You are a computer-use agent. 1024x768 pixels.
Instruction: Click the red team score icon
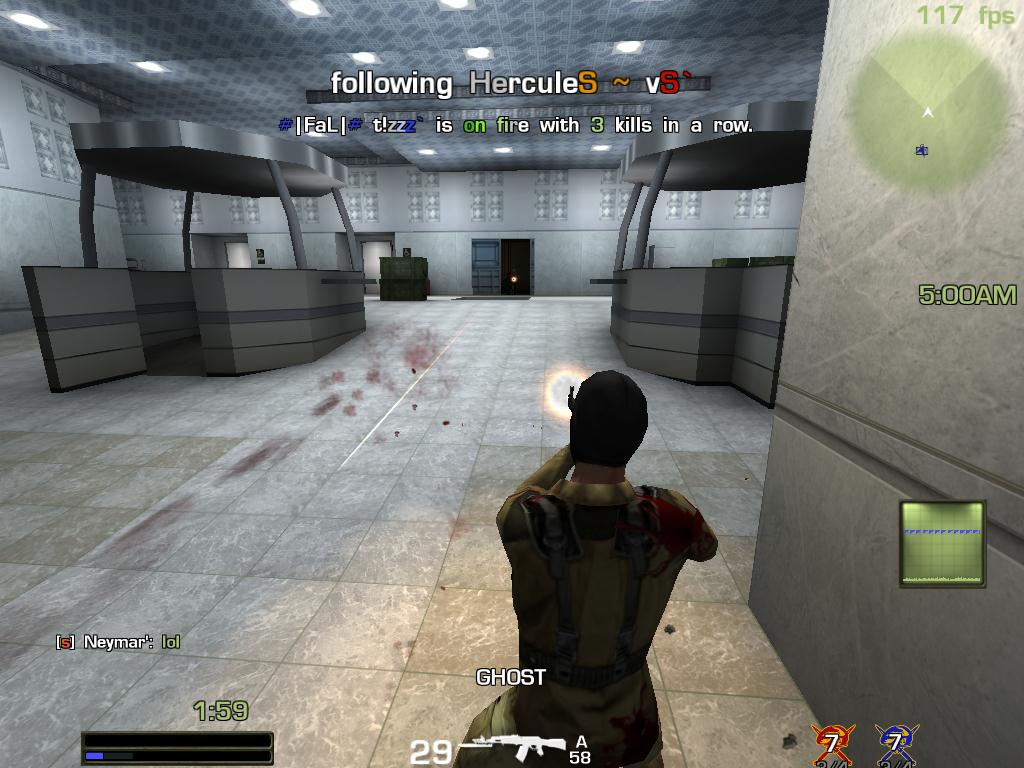[x=831, y=743]
